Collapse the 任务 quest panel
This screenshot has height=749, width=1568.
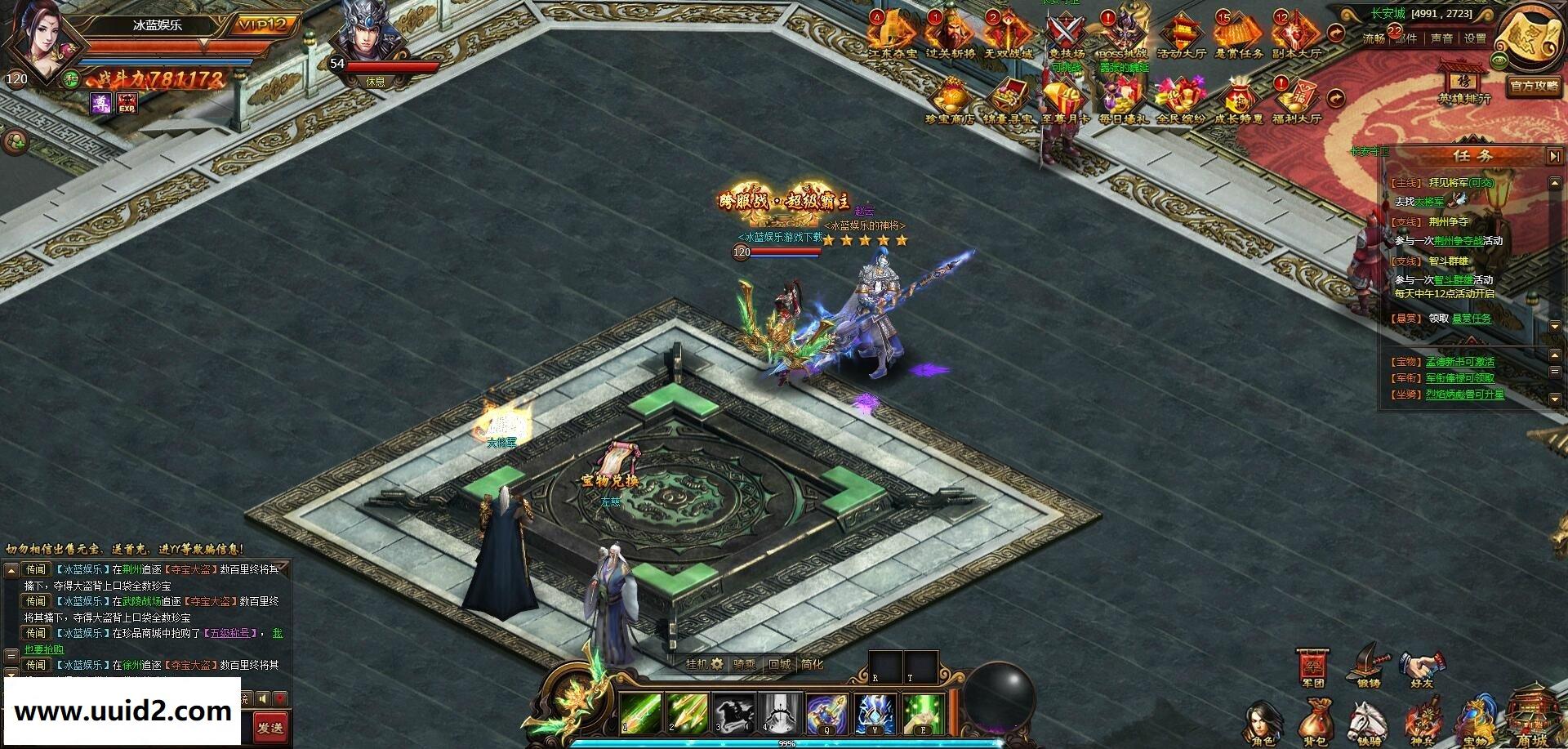[x=1552, y=155]
